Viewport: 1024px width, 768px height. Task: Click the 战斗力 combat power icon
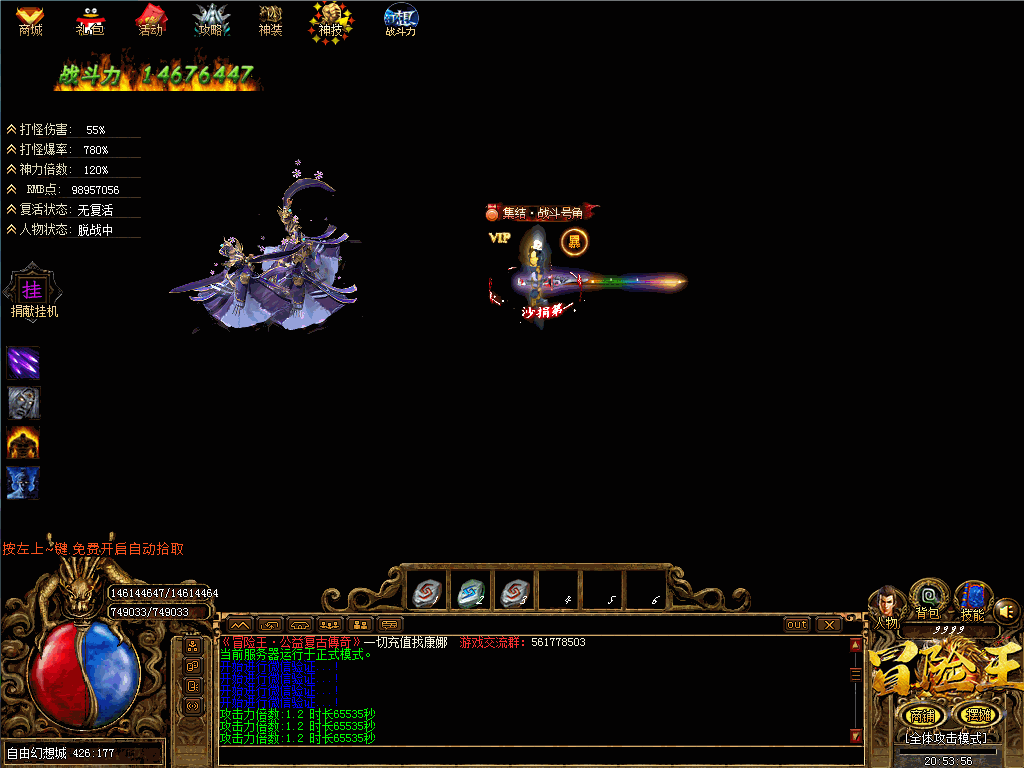click(x=400, y=20)
